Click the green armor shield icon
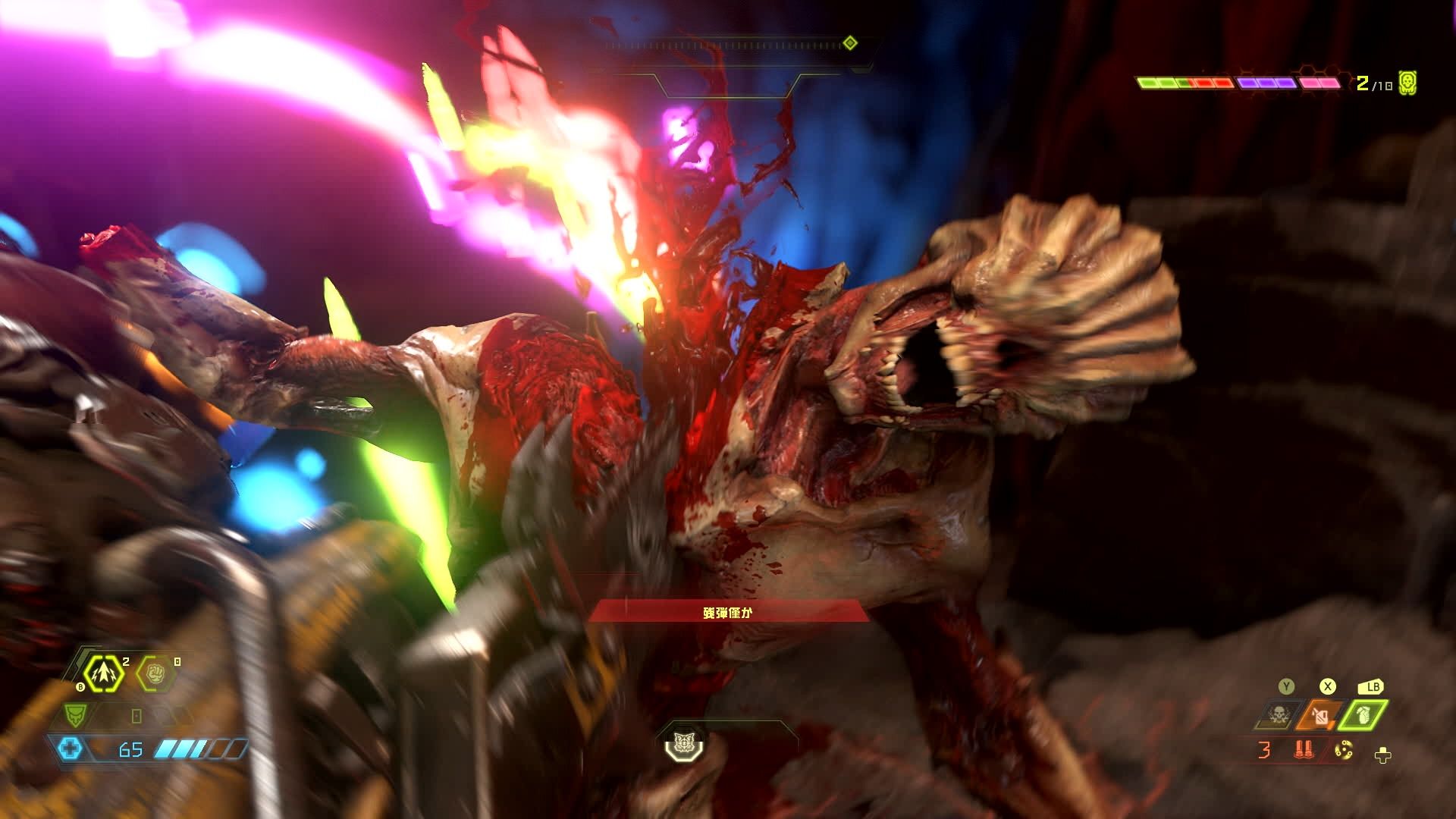This screenshot has width=1456, height=819. point(74,714)
